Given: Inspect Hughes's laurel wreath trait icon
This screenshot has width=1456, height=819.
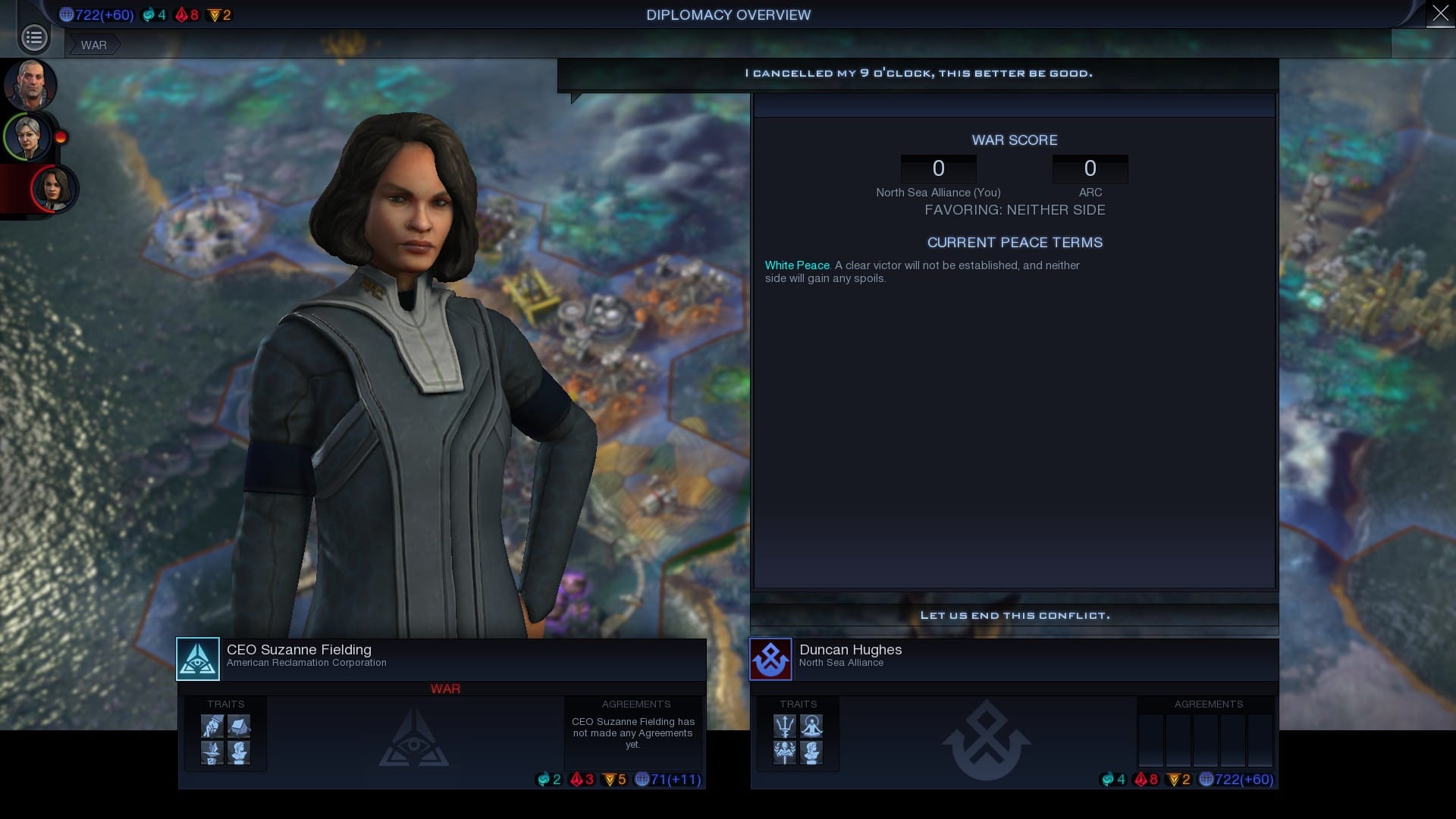Looking at the screenshot, I should pos(785,752).
